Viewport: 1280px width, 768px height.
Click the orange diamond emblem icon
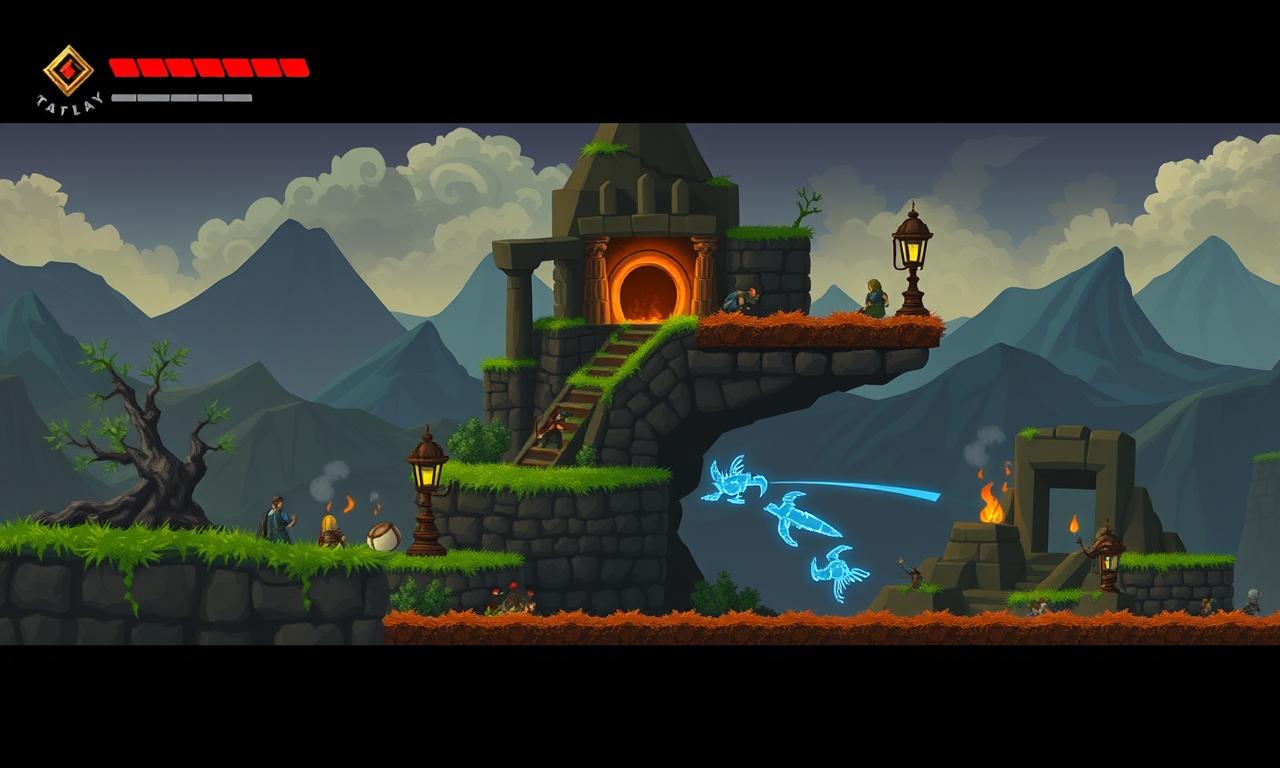click(x=68, y=70)
